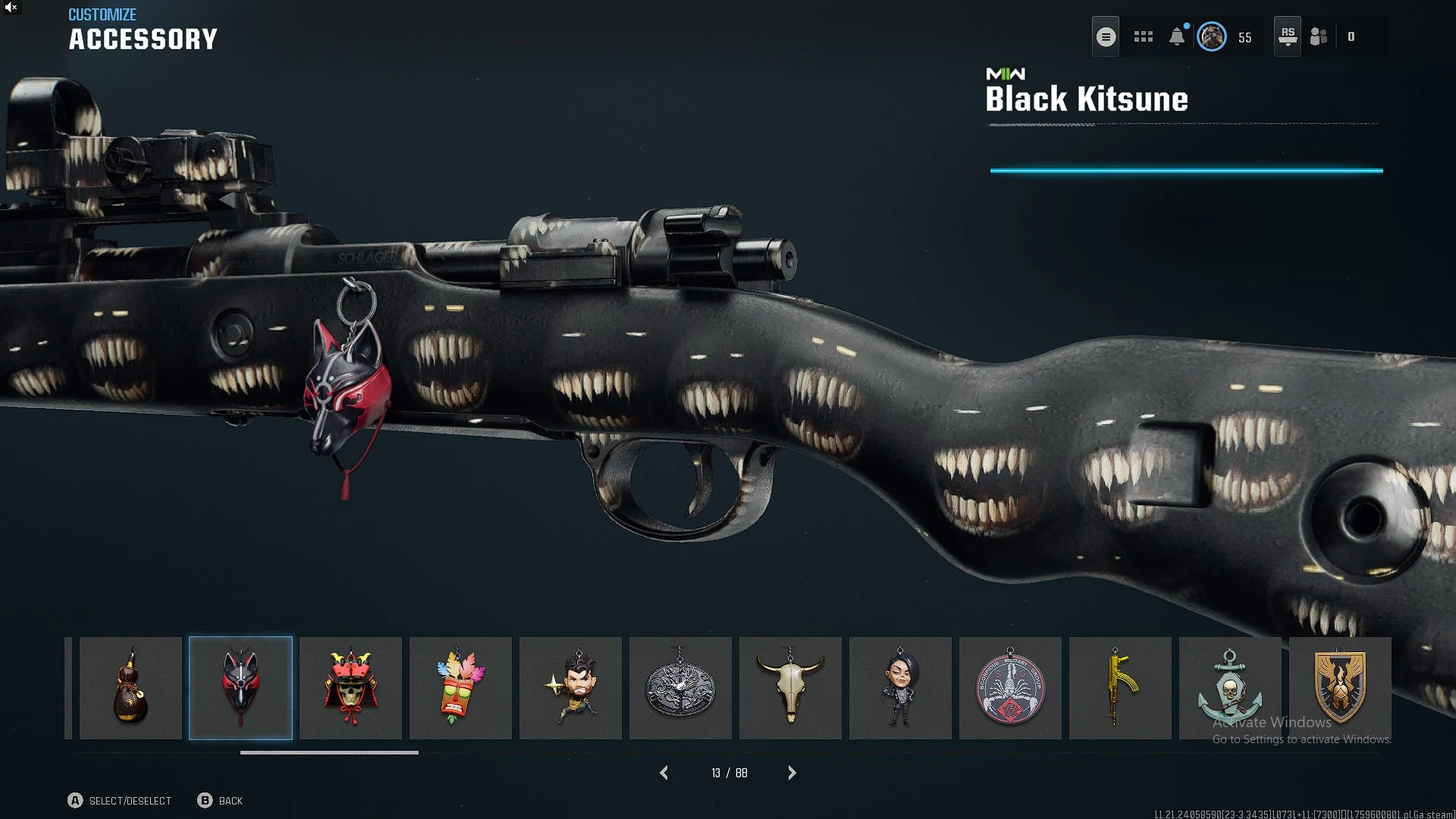Choose the skull anchor charm
Viewport: 1456px width, 819px height.
(x=1230, y=688)
